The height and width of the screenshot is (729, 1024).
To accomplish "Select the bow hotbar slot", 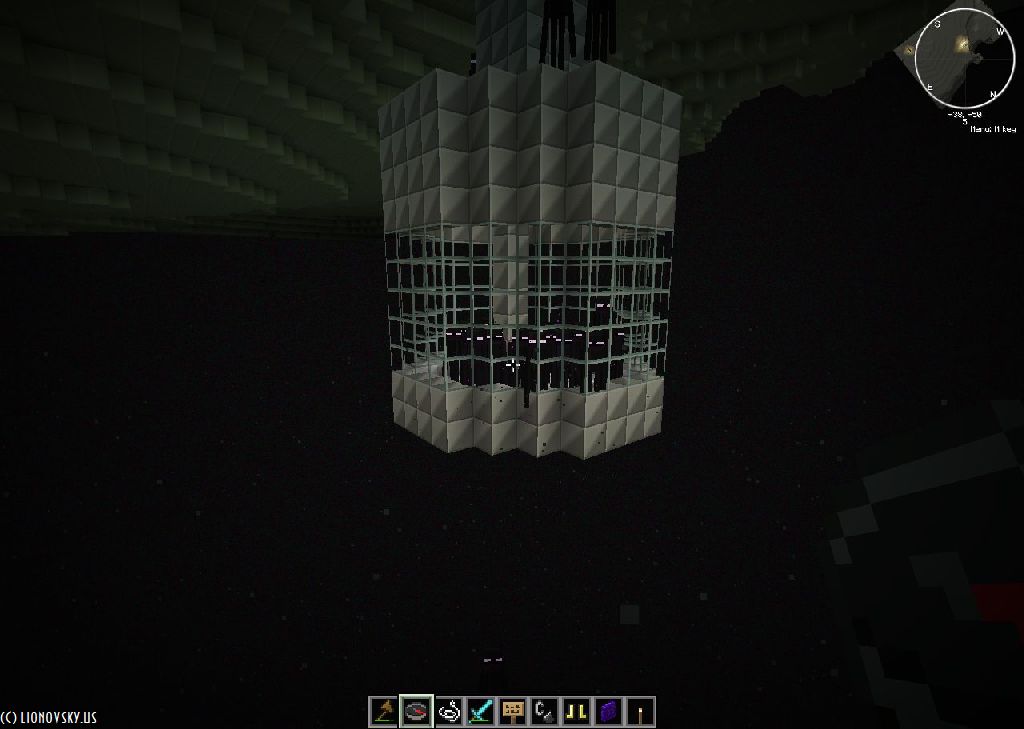I will [x=383, y=711].
